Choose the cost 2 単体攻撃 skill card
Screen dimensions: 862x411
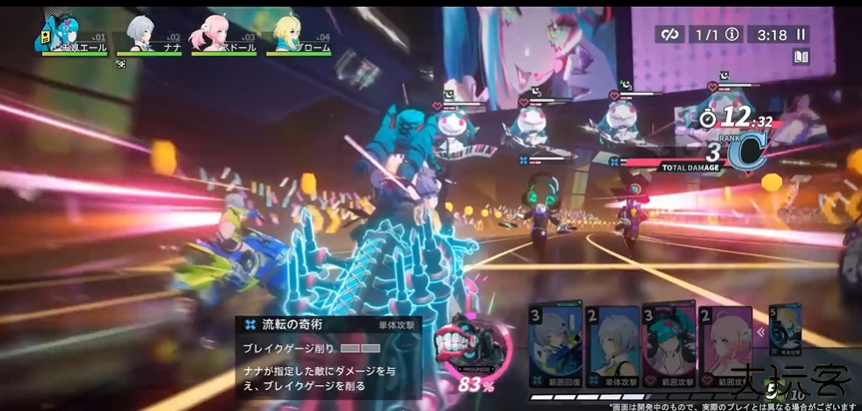[612, 347]
